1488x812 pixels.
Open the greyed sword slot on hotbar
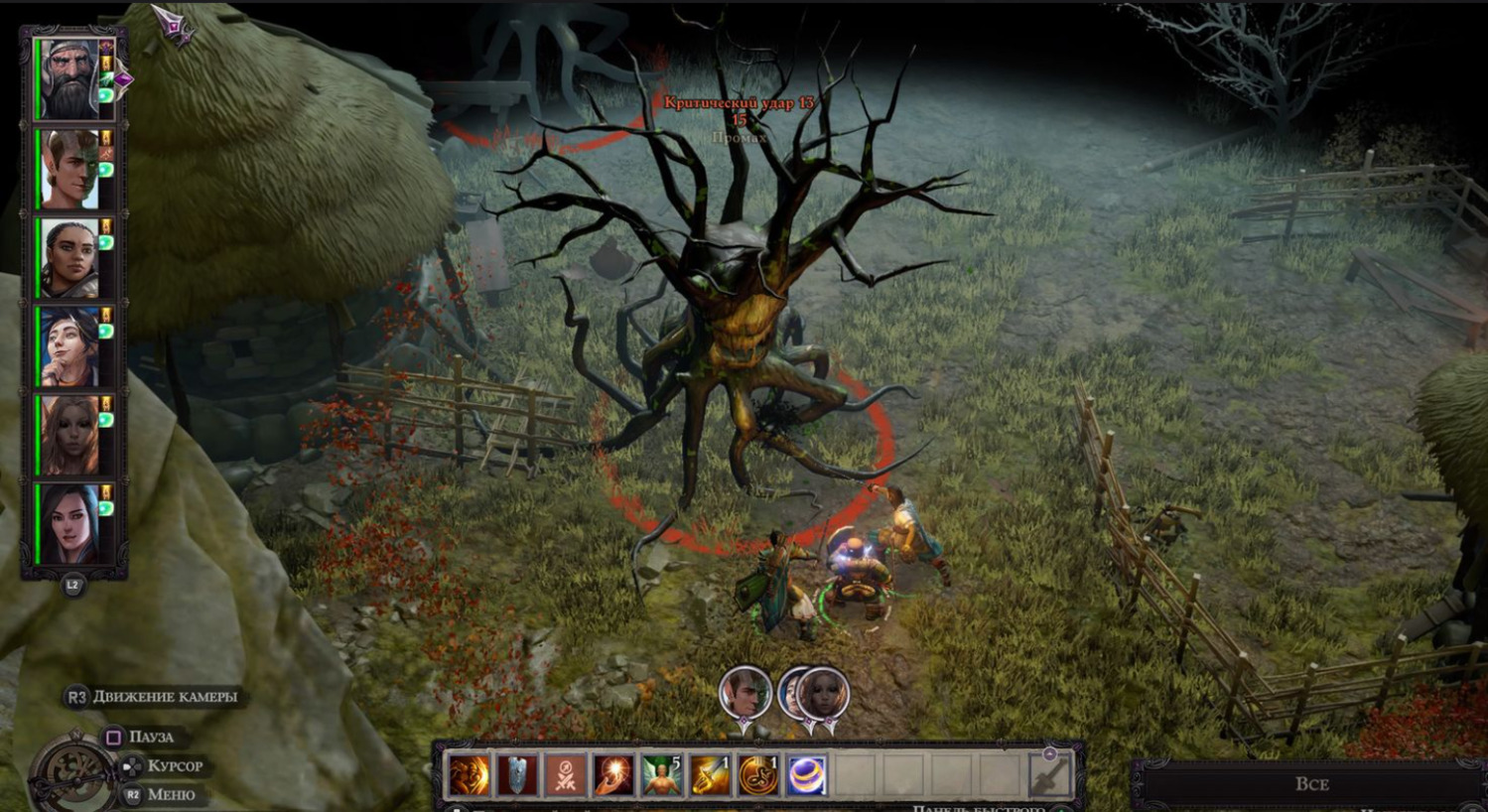tap(1049, 774)
